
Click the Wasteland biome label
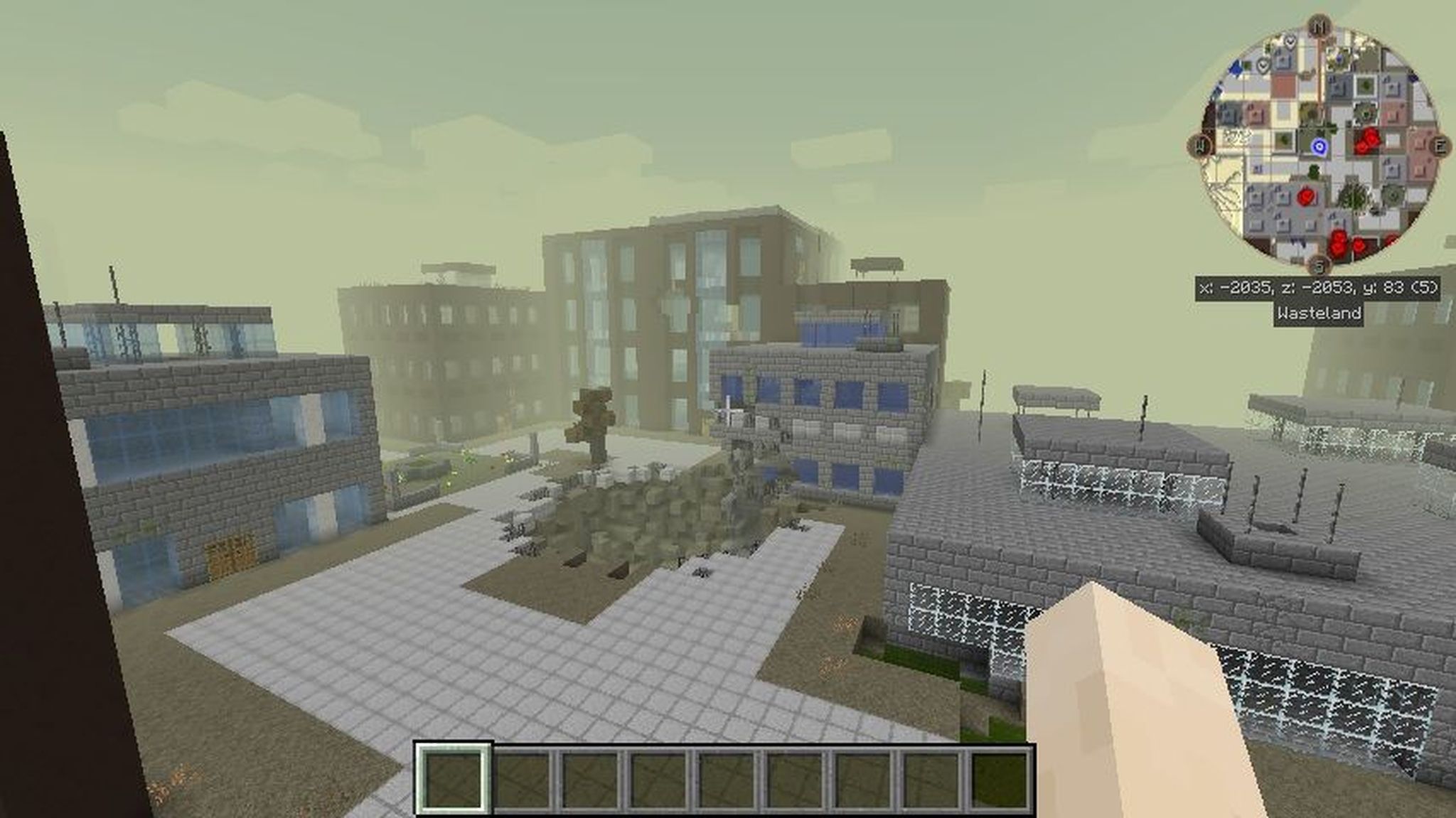(x=1319, y=313)
